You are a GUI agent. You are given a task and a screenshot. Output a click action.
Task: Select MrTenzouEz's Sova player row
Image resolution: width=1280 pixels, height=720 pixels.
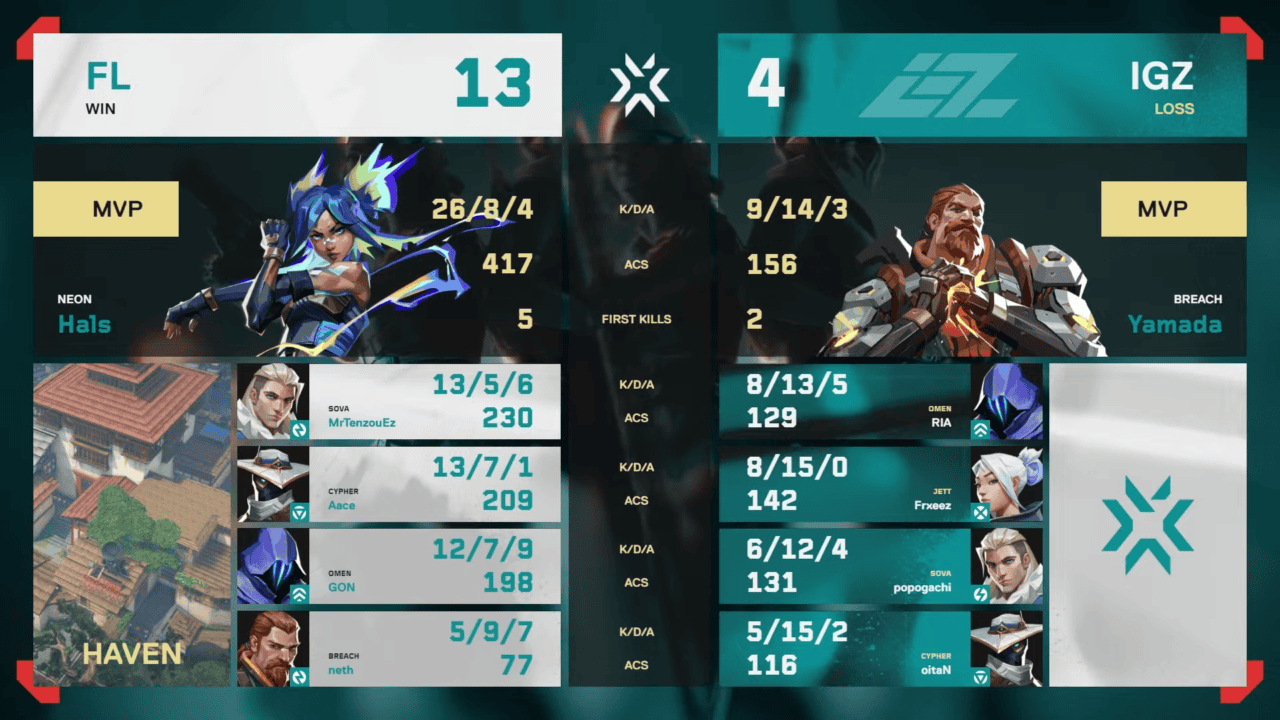398,401
